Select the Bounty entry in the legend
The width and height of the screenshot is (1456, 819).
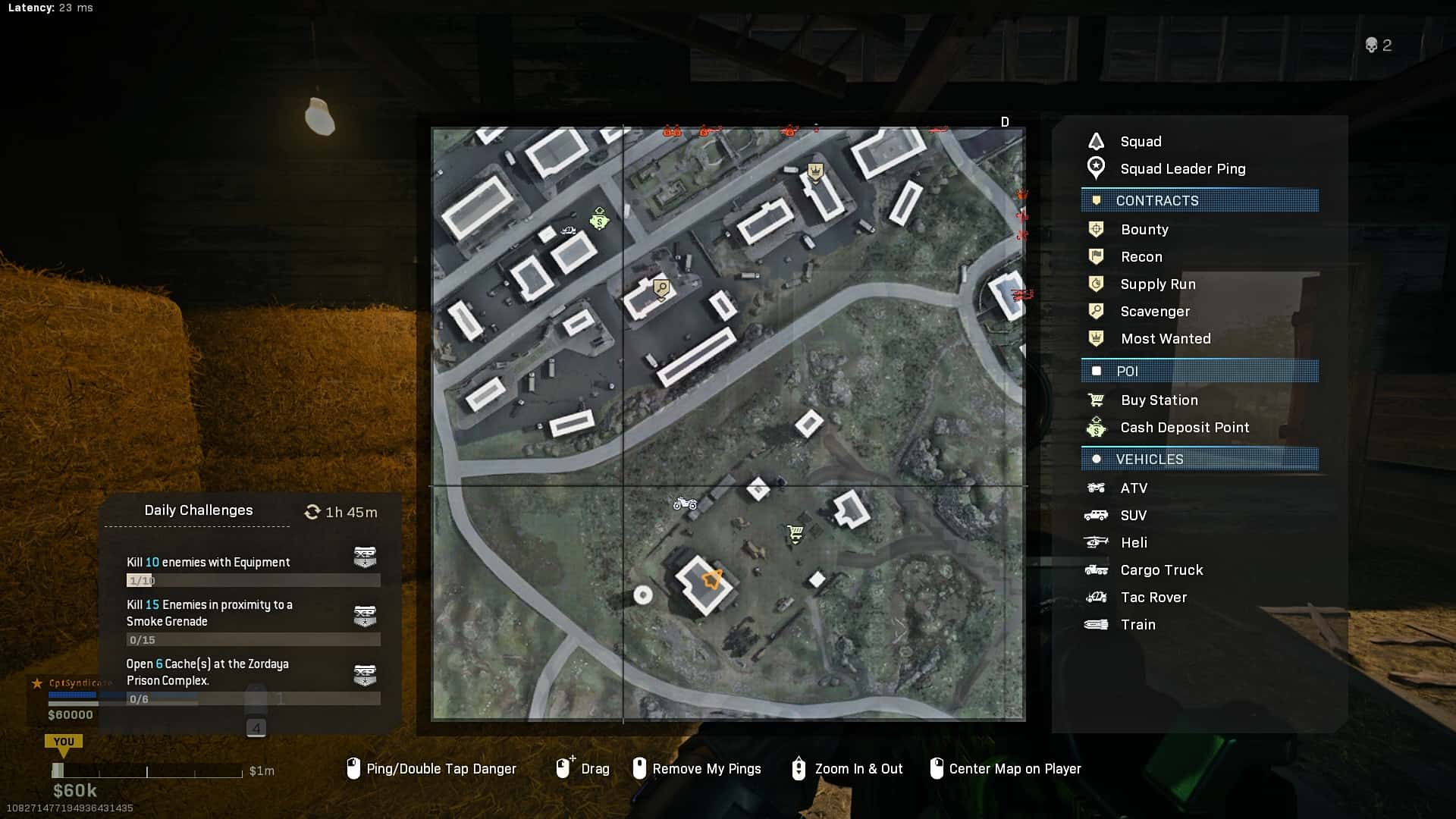[x=1144, y=230]
